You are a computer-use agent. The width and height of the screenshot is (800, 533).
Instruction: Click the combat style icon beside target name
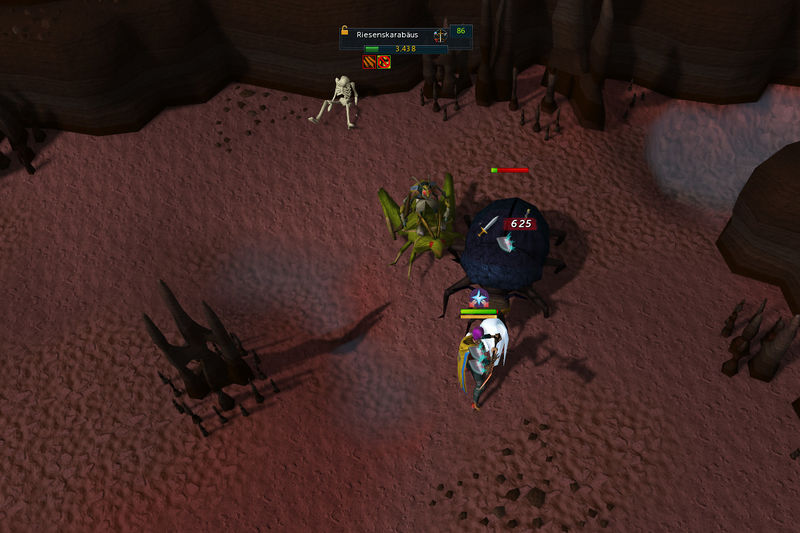pyautogui.click(x=439, y=34)
